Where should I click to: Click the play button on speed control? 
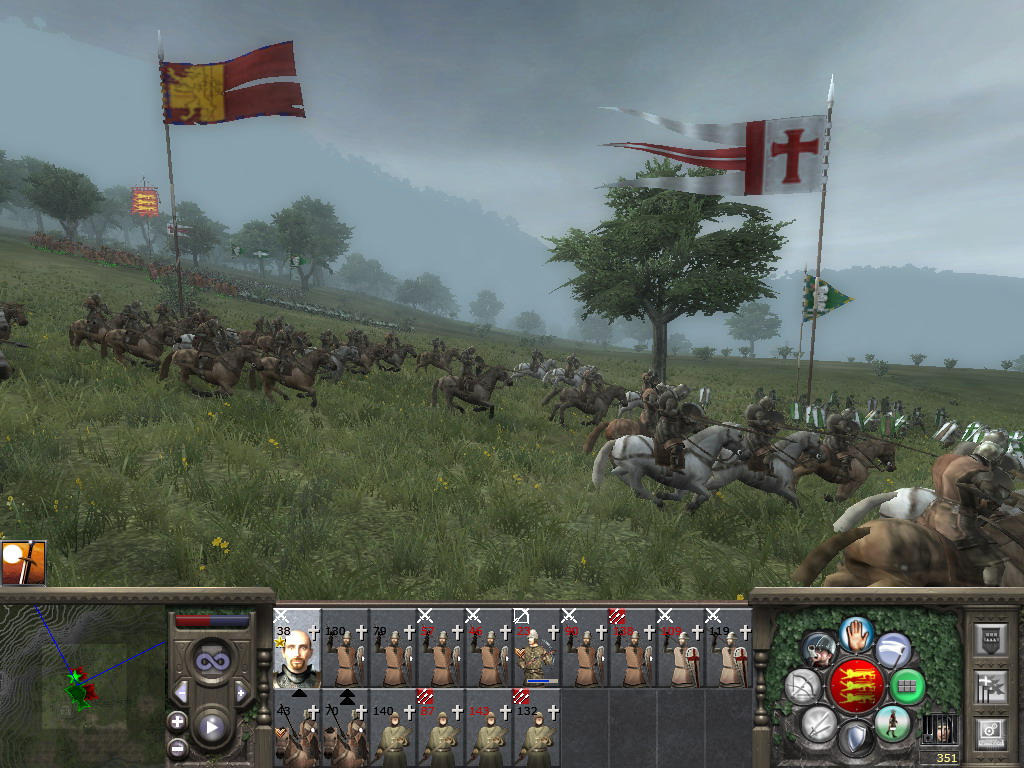coord(212,727)
